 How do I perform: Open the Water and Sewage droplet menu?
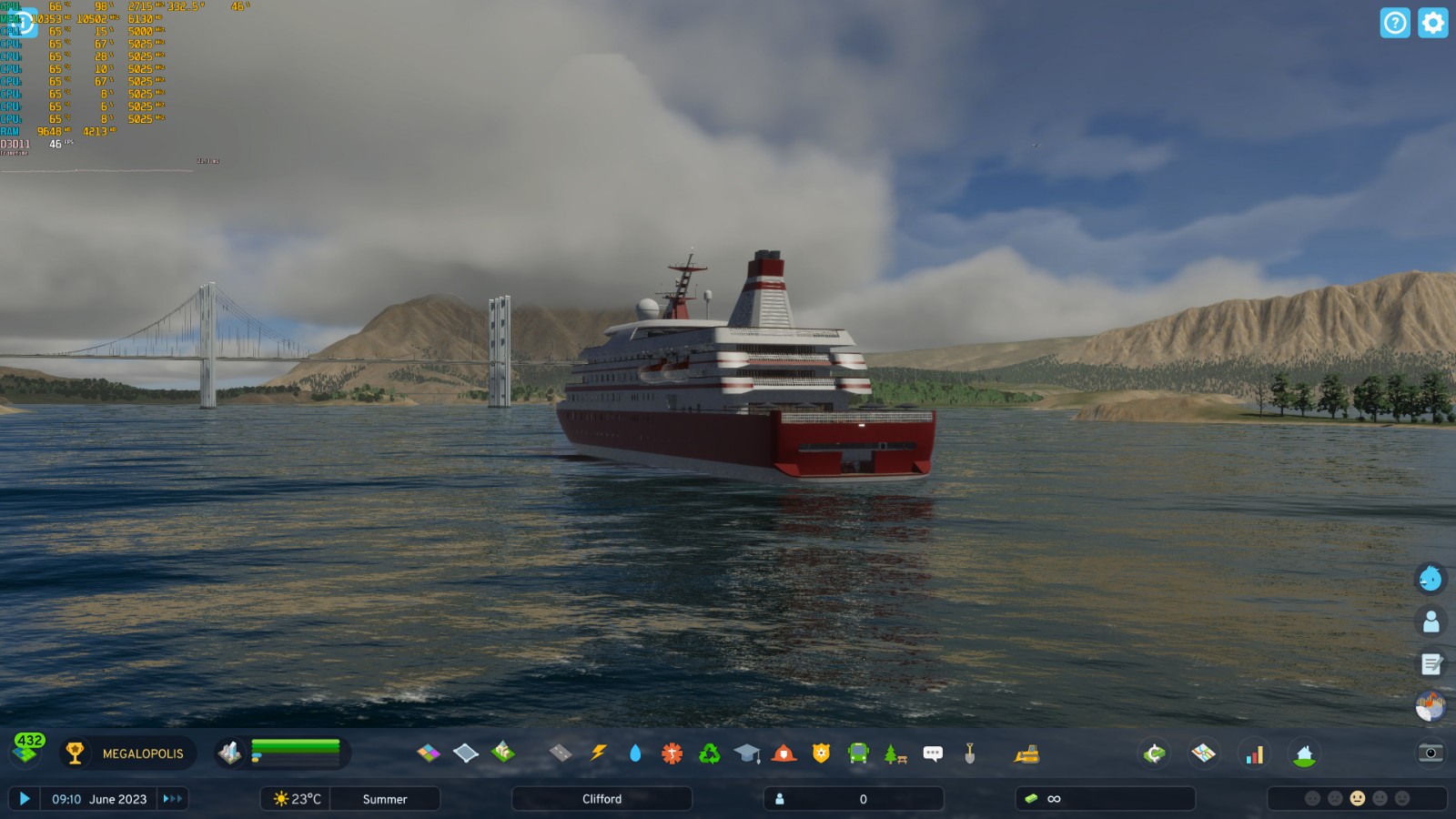click(x=635, y=753)
